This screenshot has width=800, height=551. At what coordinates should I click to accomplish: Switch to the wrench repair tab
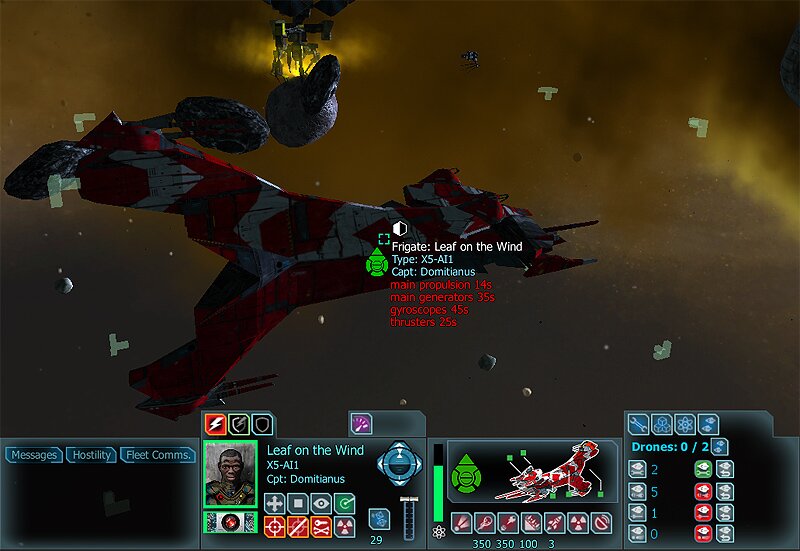pos(640,424)
